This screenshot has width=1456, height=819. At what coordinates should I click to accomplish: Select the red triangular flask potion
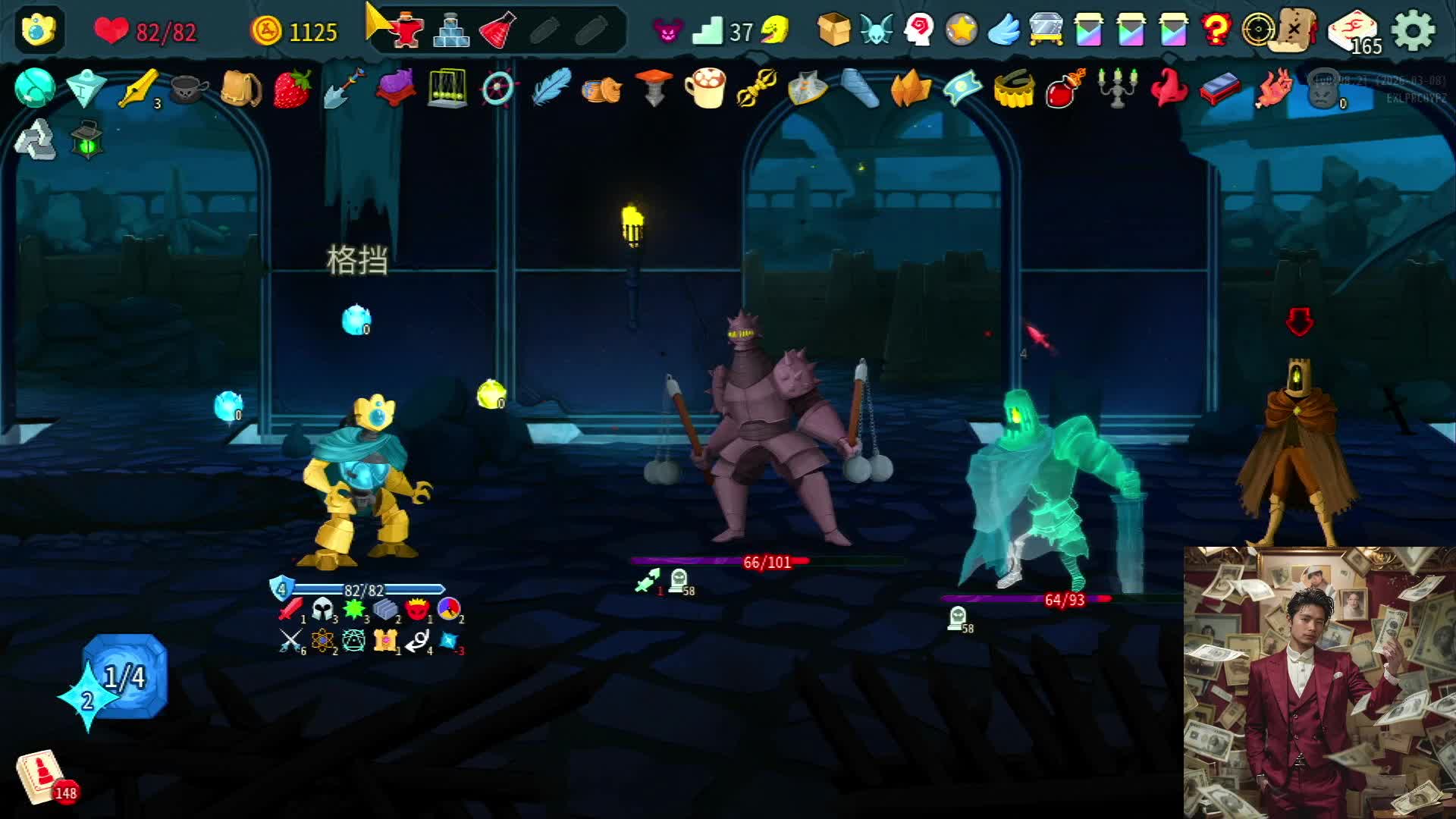[x=497, y=30]
